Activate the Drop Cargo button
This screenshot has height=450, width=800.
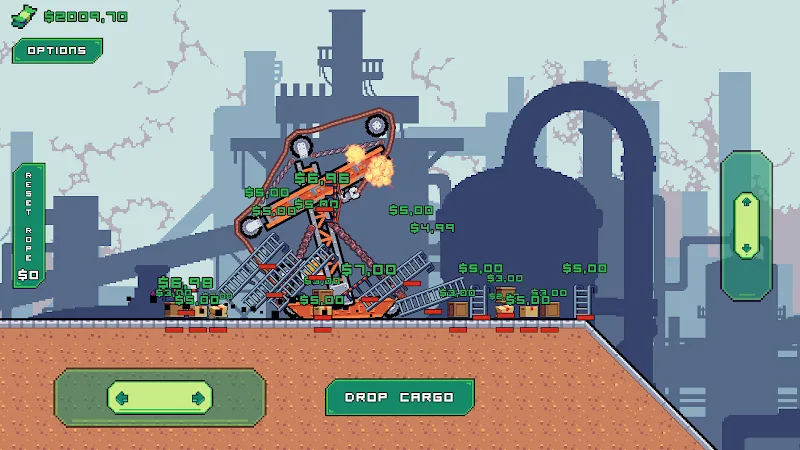[399, 397]
